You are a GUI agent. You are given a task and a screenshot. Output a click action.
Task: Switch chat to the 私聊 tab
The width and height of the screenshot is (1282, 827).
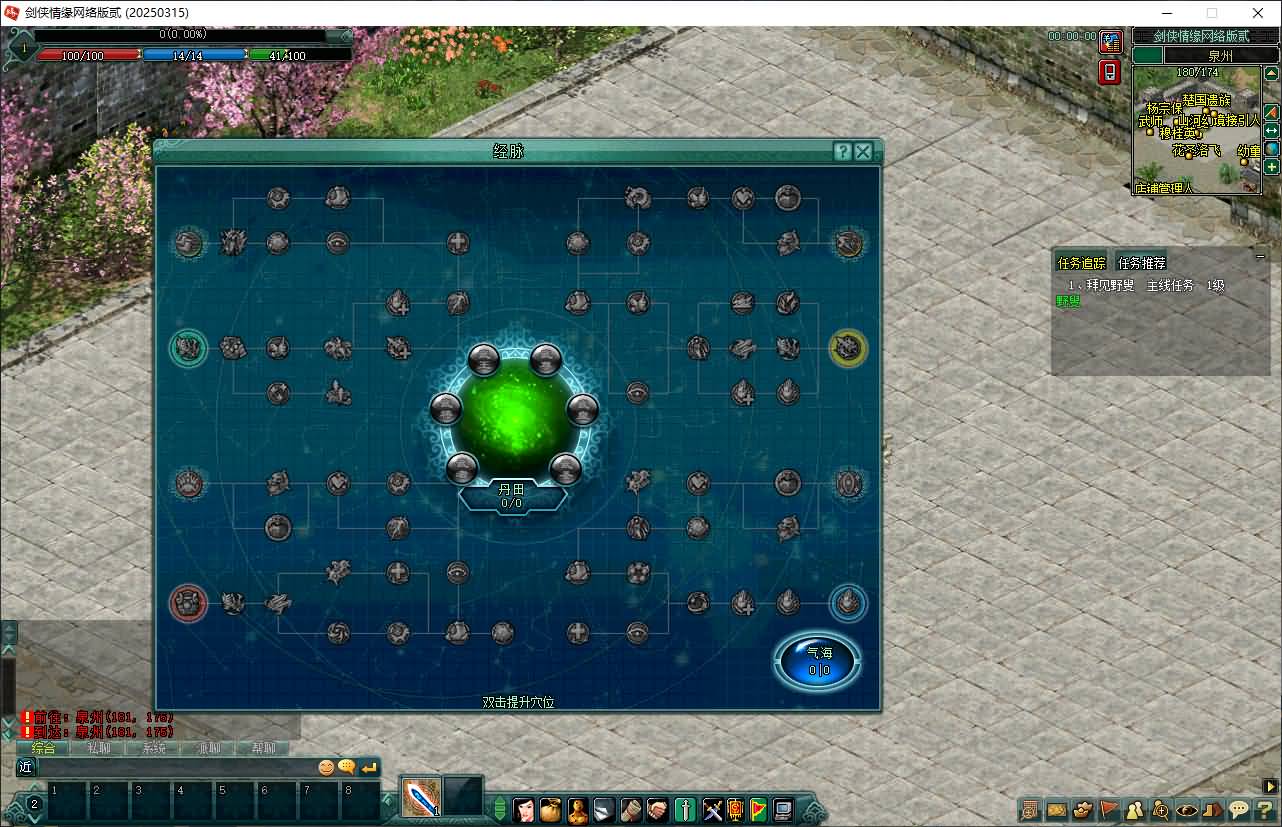[99, 748]
